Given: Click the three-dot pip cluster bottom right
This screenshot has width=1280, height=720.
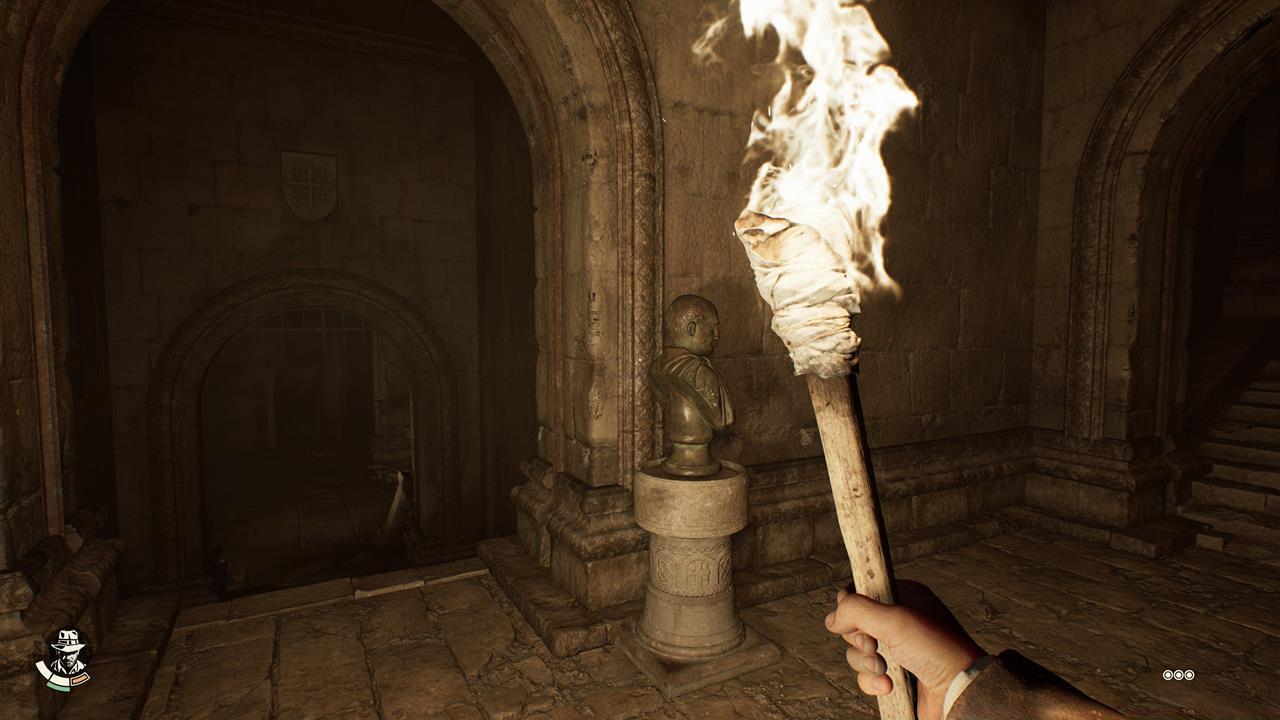Looking at the screenshot, I should [1178, 675].
